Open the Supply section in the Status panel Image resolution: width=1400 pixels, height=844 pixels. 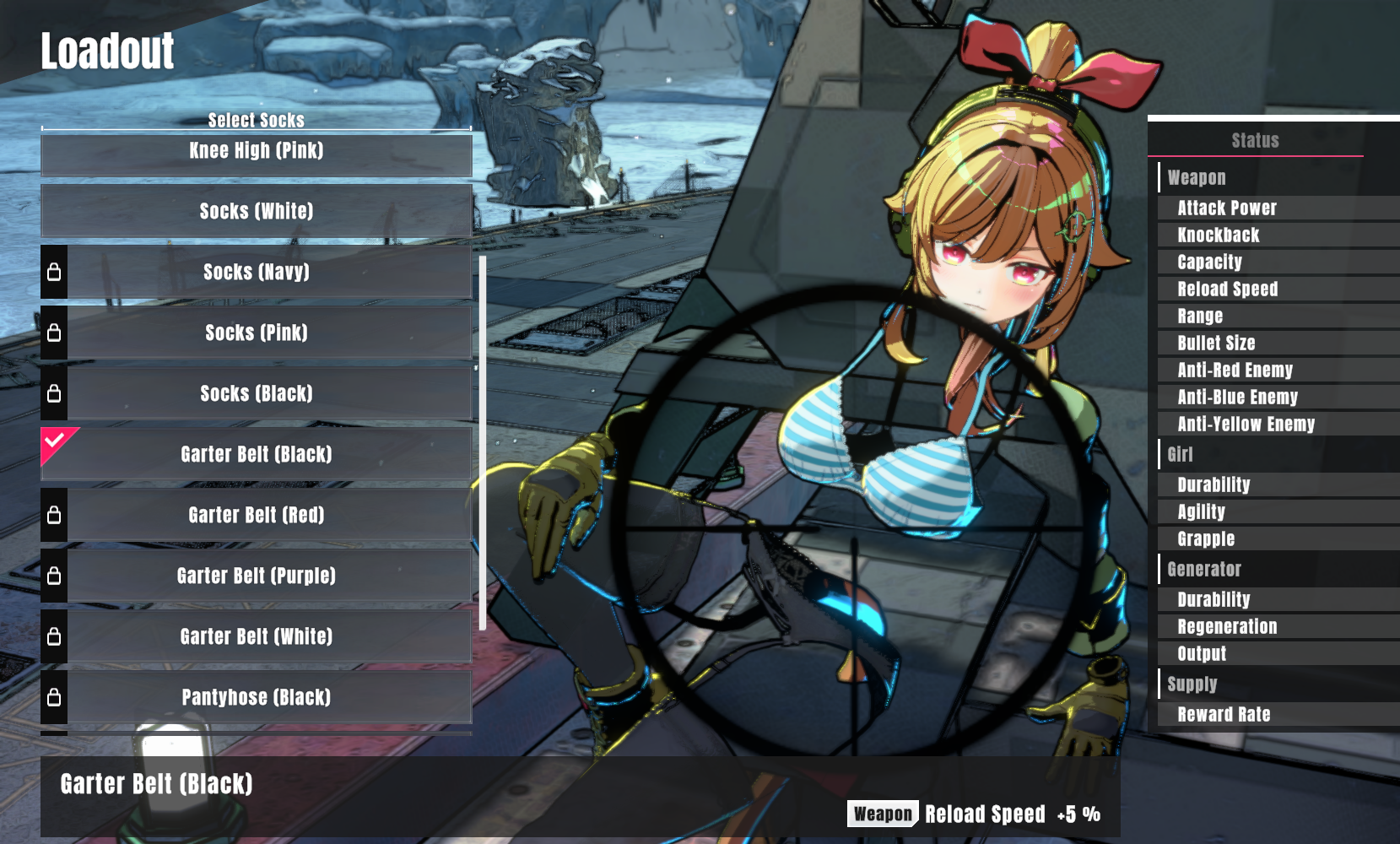tap(1190, 684)
